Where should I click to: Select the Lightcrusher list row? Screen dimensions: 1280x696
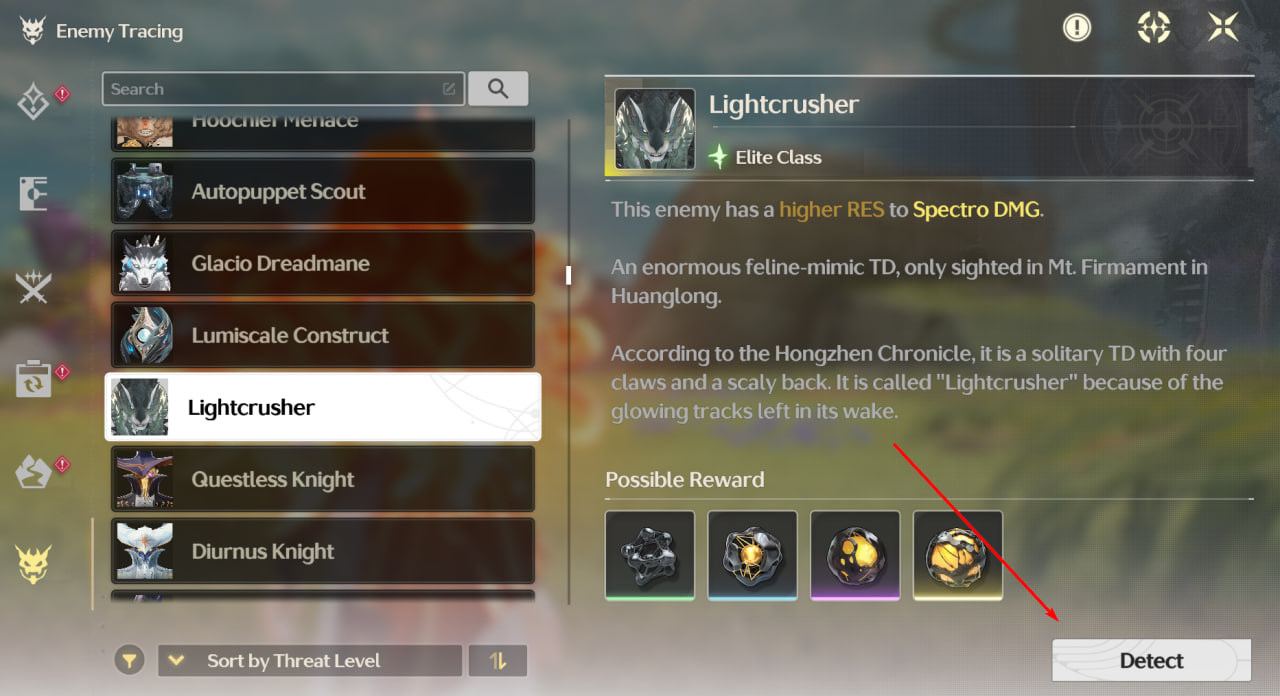tap(322, 407)
